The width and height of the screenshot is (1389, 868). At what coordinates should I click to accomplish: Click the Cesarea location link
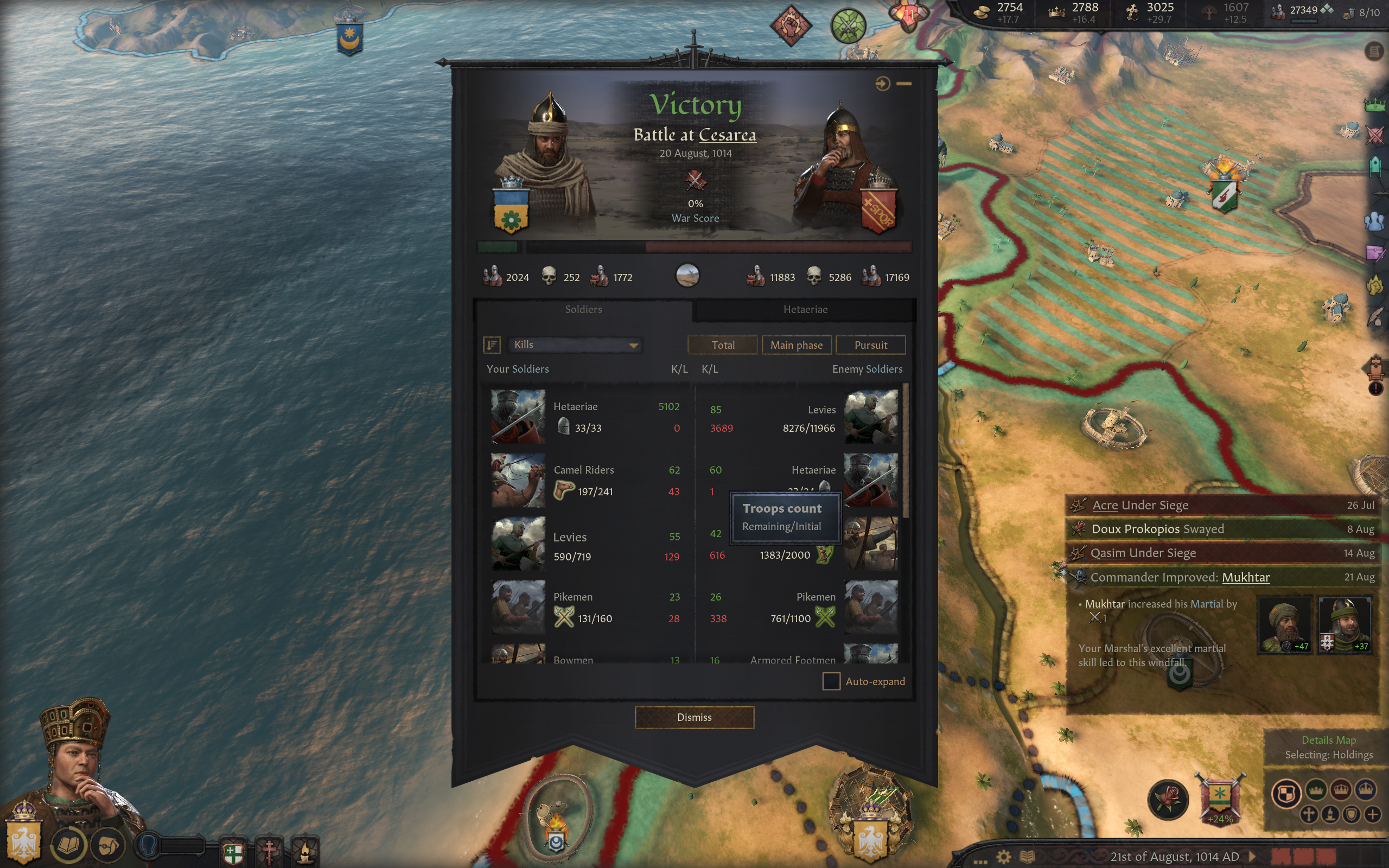(727, 135)
